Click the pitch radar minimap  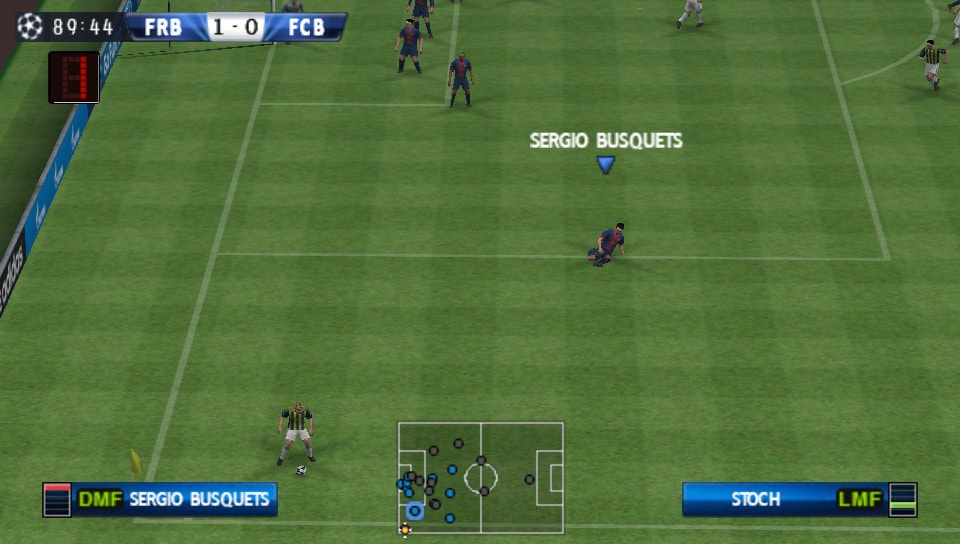(x=480, y=477)
